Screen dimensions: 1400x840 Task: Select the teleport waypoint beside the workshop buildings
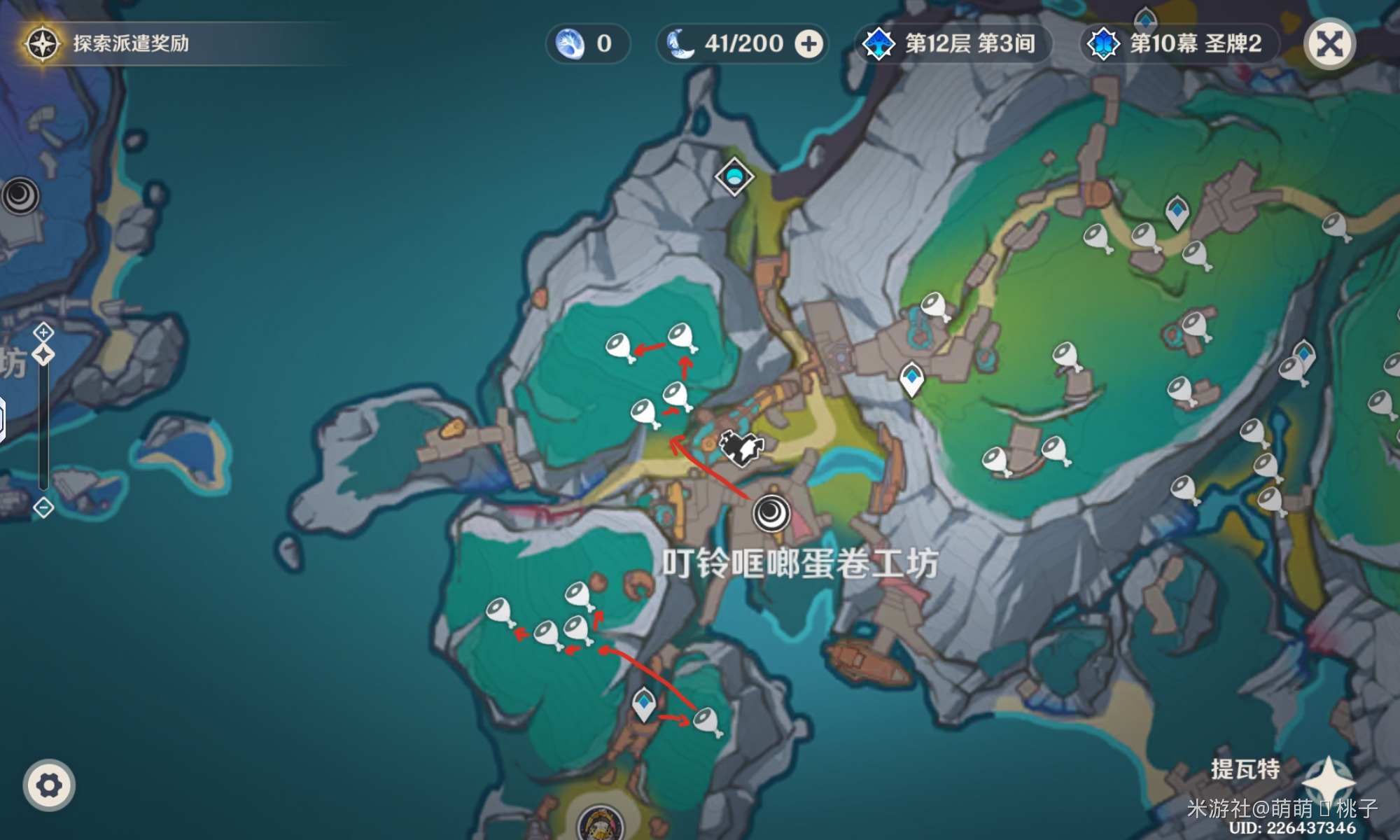(x=911, y=379)
